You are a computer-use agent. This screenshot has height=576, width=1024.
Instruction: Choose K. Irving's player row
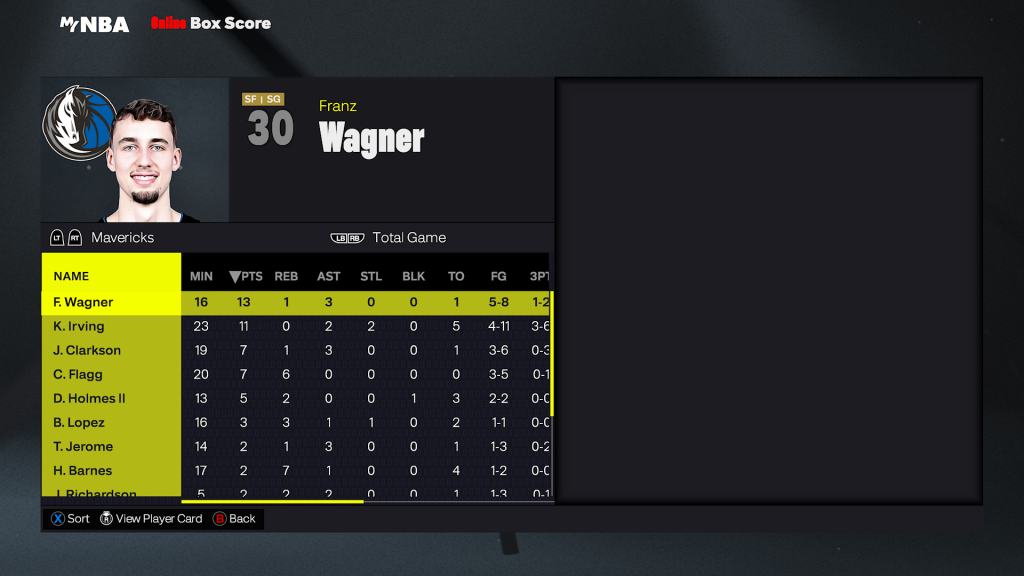coord(79,326)
